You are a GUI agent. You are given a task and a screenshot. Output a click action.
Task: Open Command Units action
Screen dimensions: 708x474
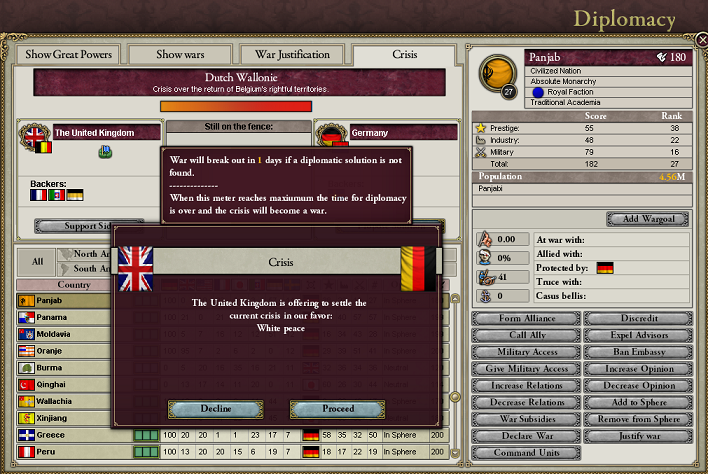(526, 453)
